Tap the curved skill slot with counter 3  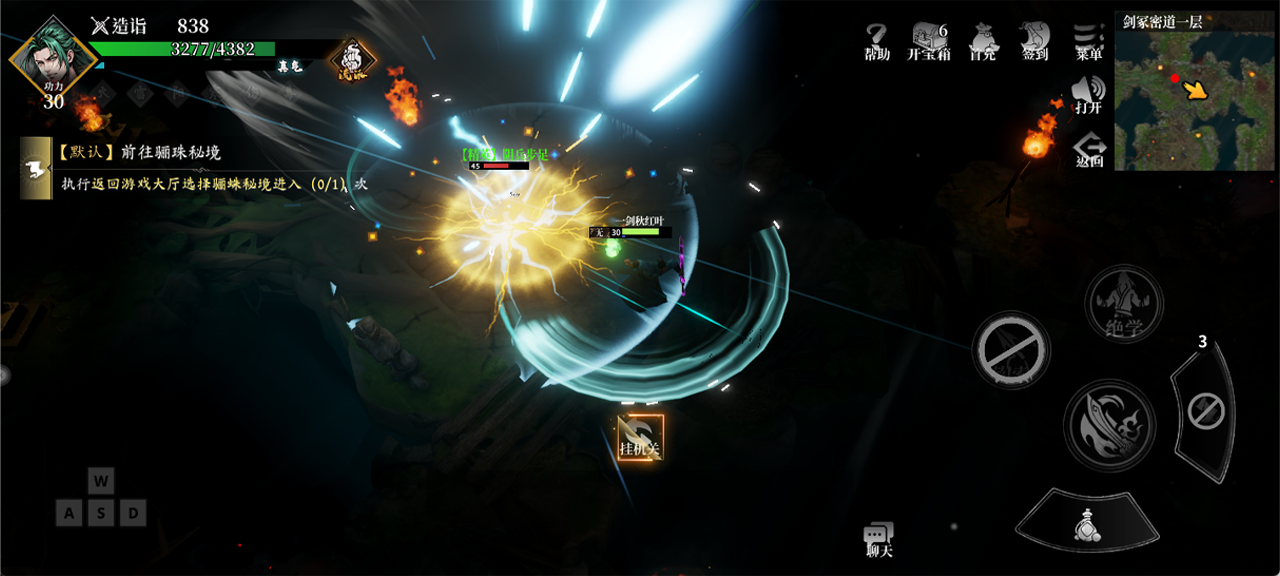(x=1204, y=410)
